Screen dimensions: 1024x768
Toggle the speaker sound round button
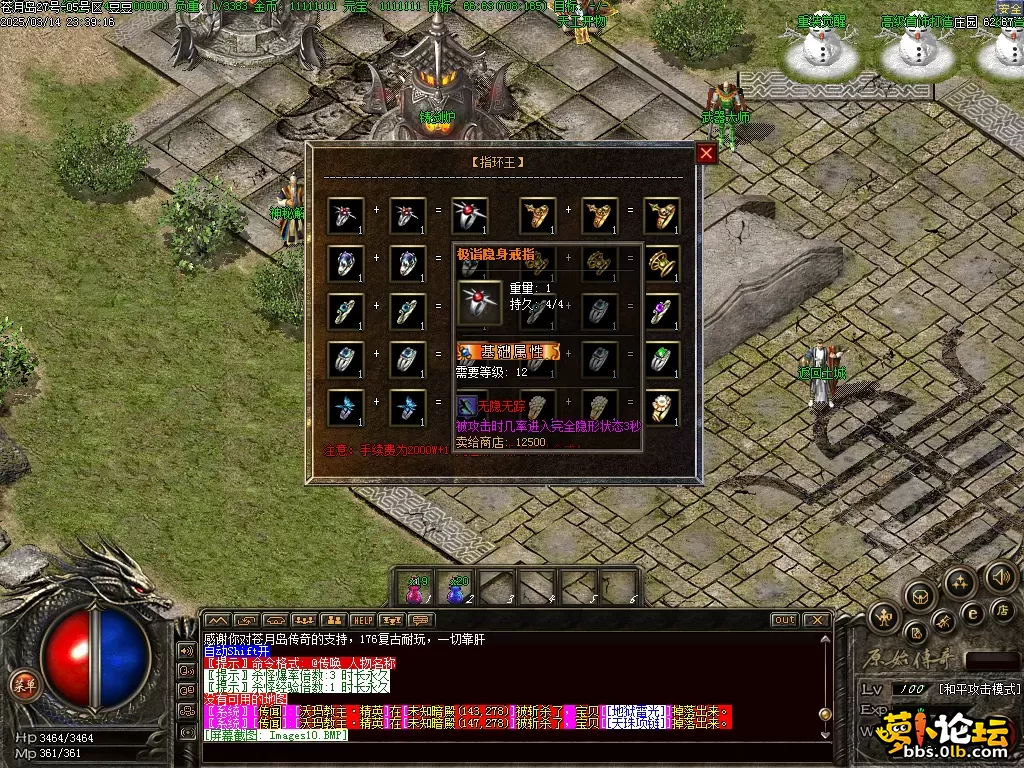point(1001,576)
